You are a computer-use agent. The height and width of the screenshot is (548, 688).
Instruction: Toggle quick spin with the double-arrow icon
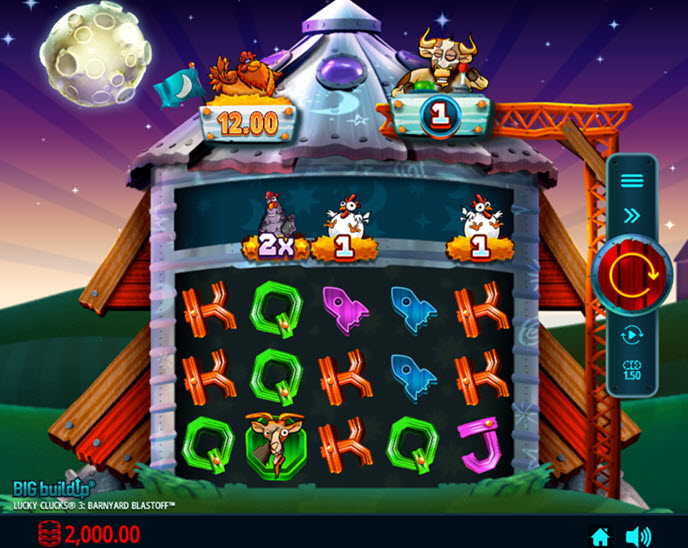click(632, 214)
